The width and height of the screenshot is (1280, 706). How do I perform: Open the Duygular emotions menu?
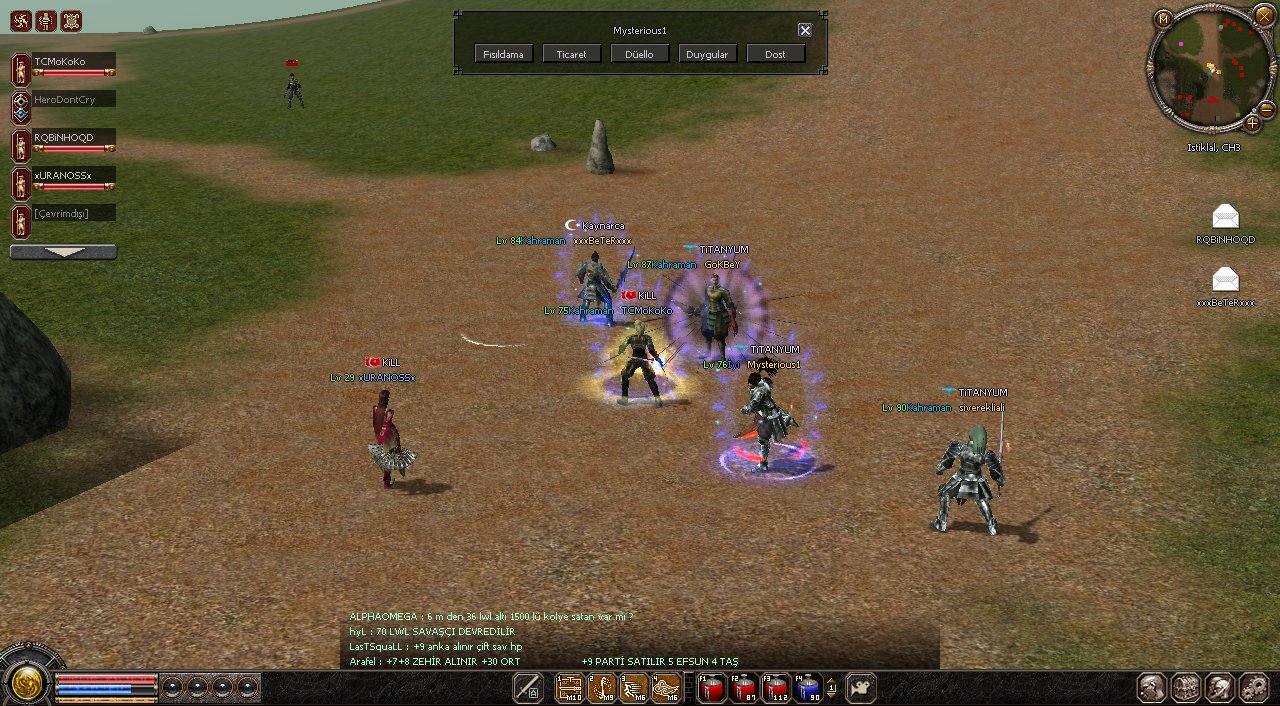708,54
